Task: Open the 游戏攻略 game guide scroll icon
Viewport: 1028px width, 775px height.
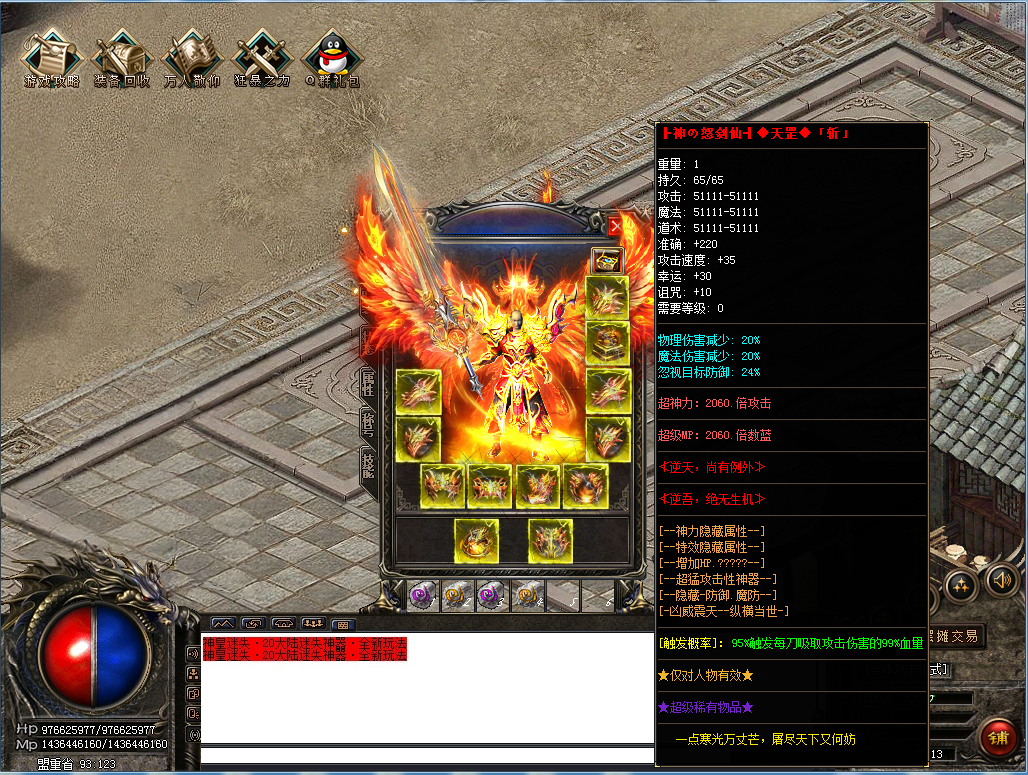Action: (x=51, y=59)
